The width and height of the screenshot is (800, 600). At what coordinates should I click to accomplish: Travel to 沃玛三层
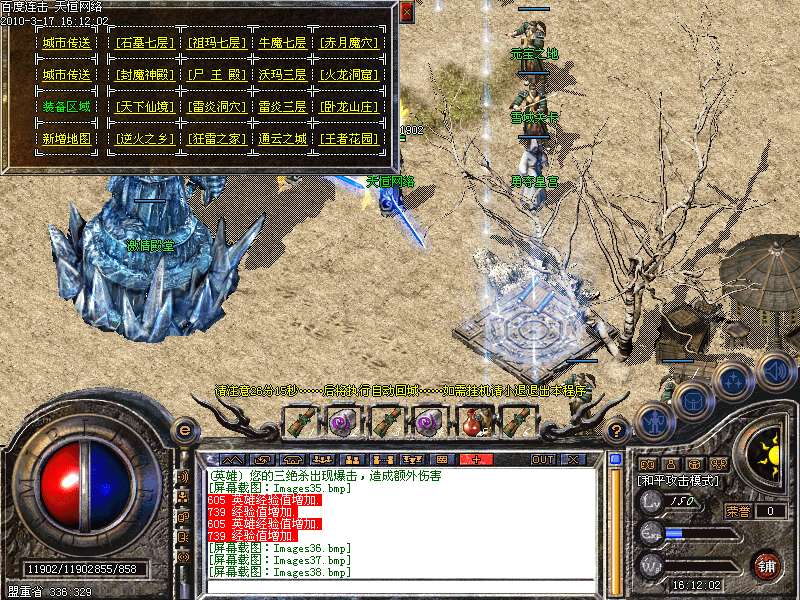coord(283,75)
